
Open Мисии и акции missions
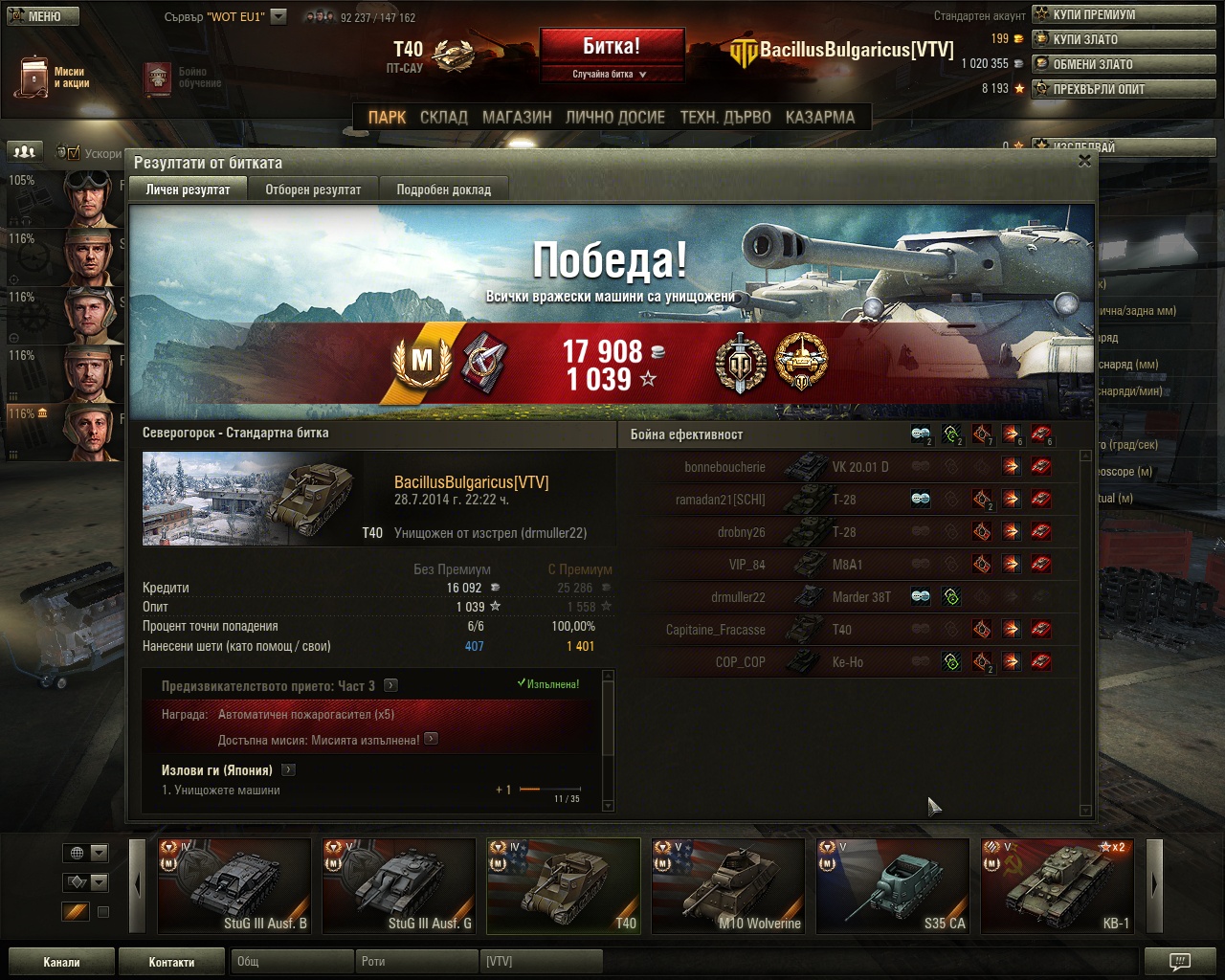coord(54,77)
